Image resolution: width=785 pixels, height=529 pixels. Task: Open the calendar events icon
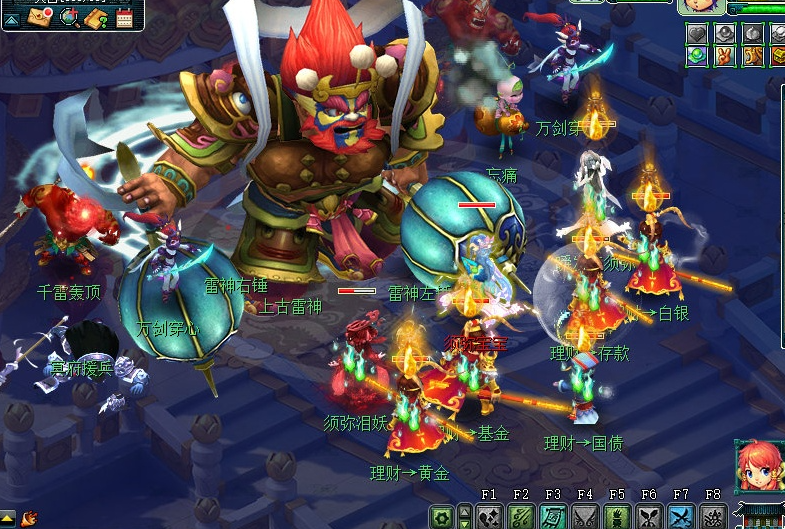pos(125,17)
